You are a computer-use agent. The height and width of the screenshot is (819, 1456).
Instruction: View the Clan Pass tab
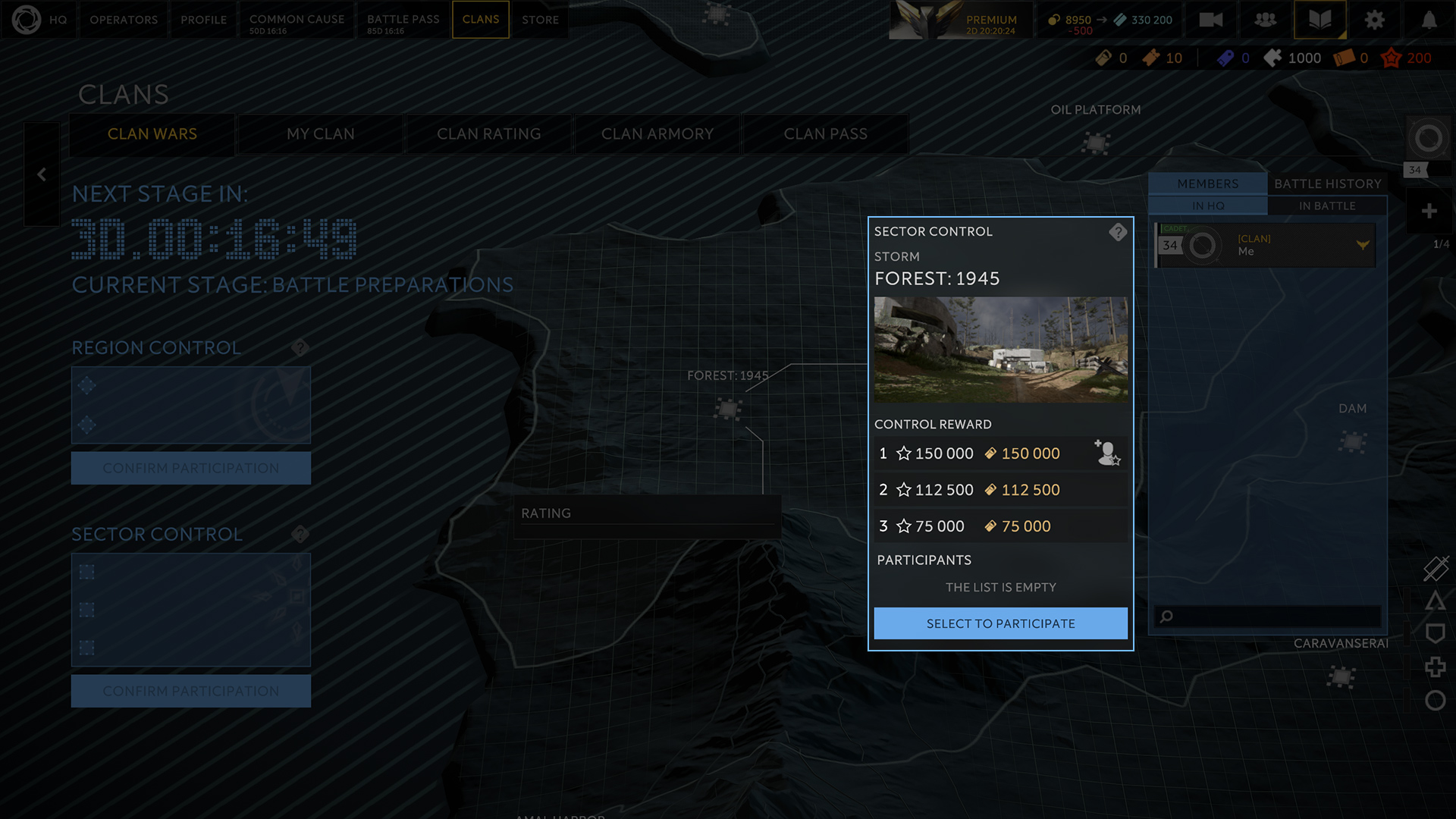(x=825, y=134)
